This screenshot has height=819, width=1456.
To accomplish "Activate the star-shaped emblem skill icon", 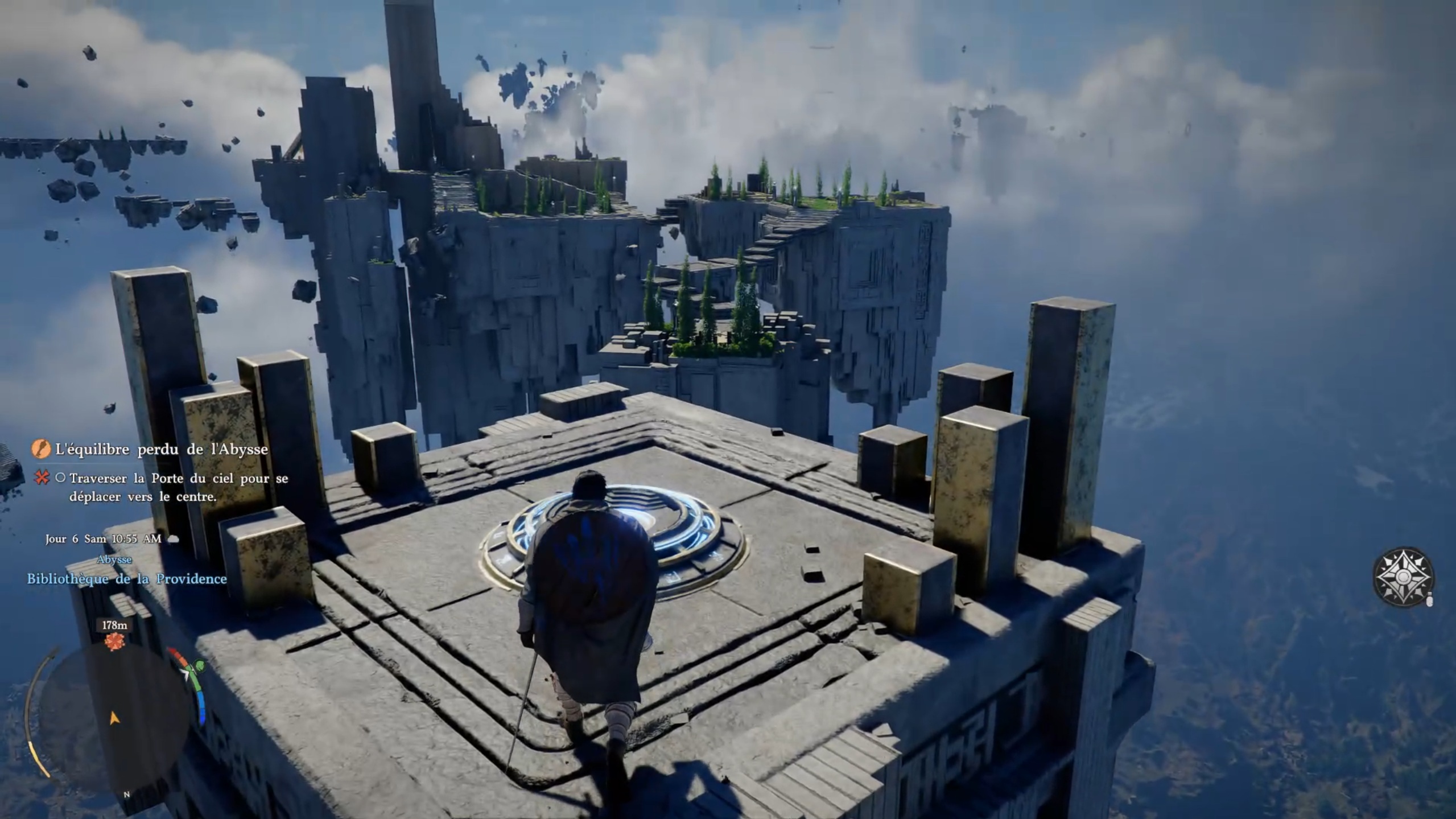I will click(x=1403, y=577).
